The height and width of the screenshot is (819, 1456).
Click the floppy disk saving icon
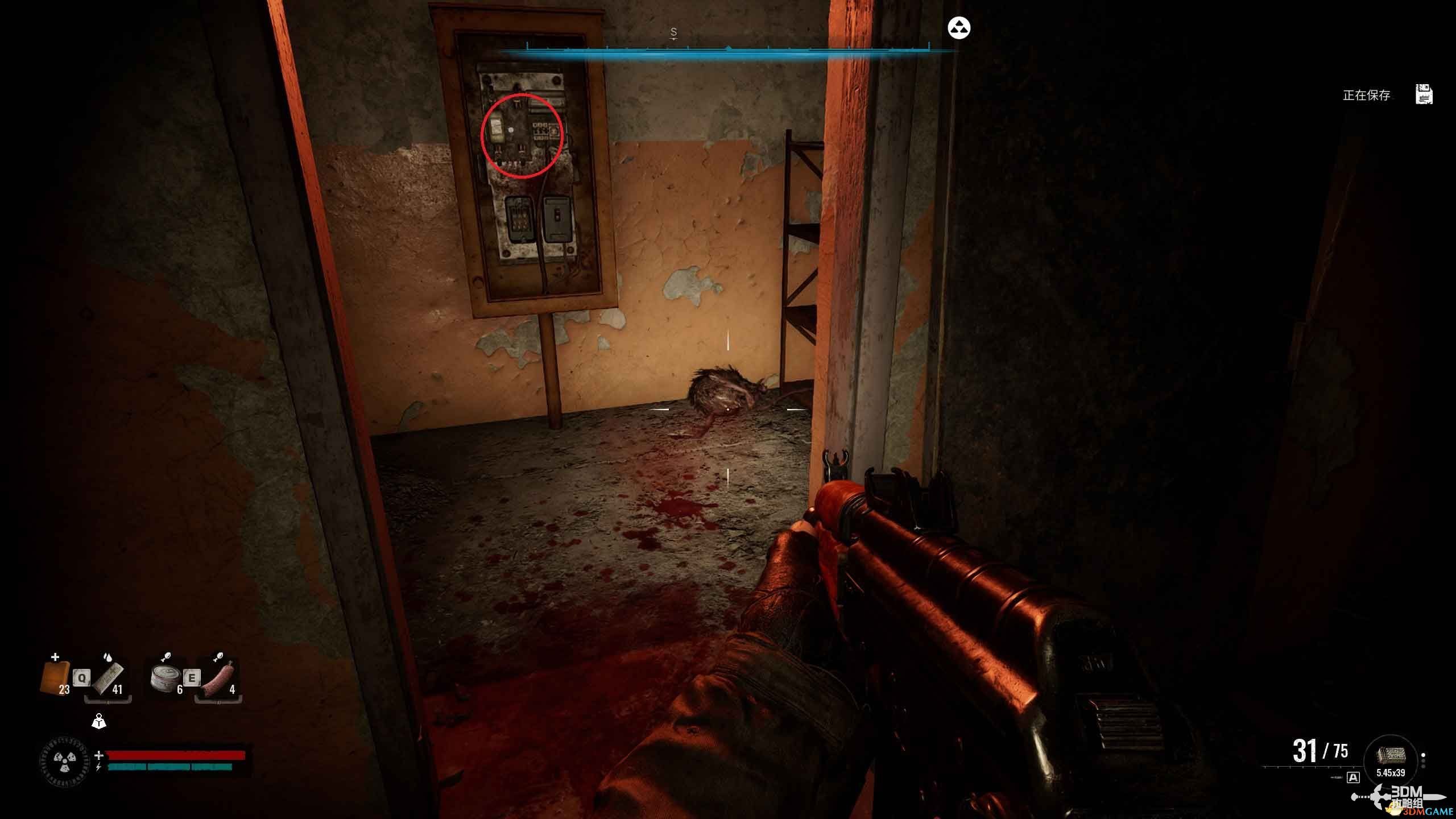click(x=1424, y=94)
